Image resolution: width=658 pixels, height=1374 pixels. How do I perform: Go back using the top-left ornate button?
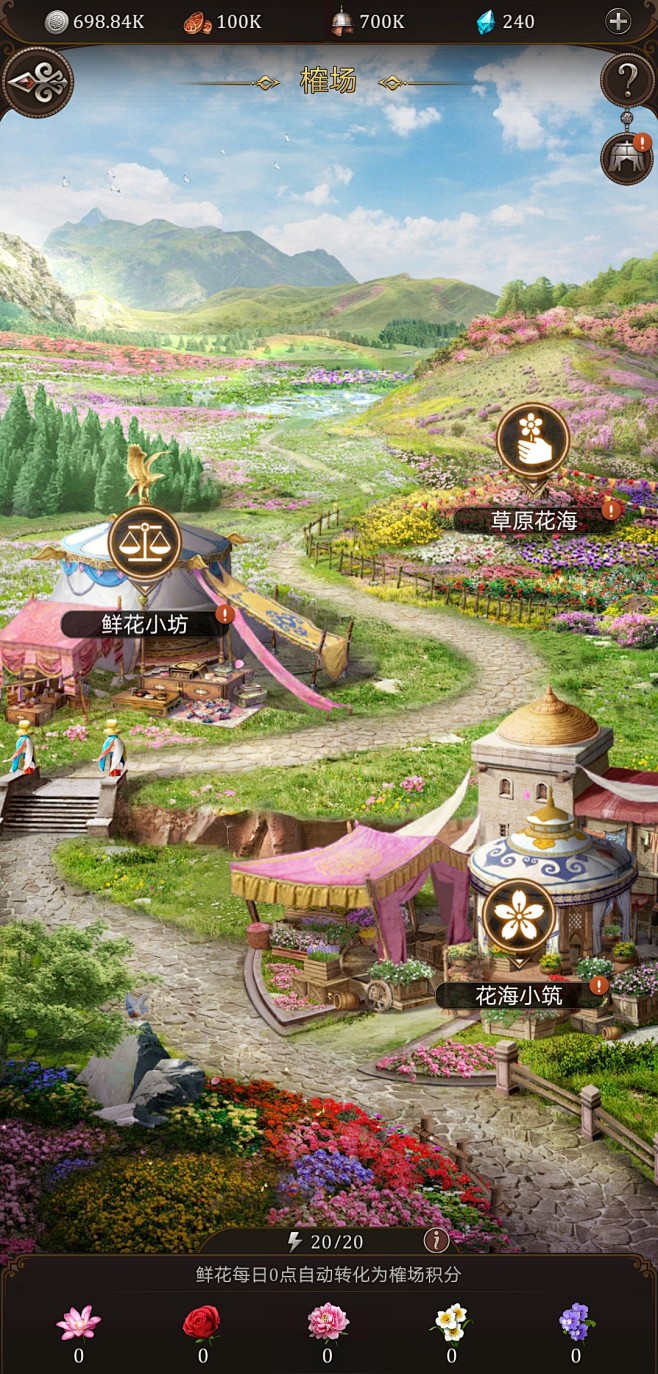[x=38, y=82]
